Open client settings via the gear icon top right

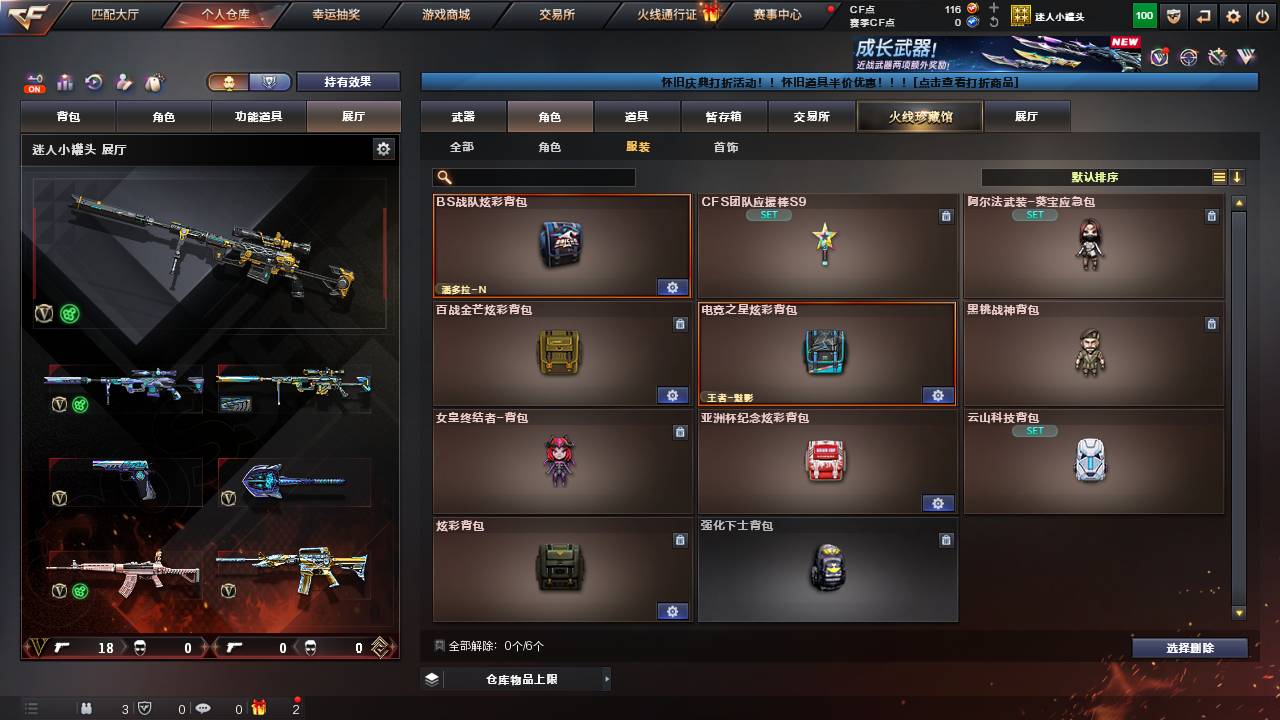click(1232, 14)
